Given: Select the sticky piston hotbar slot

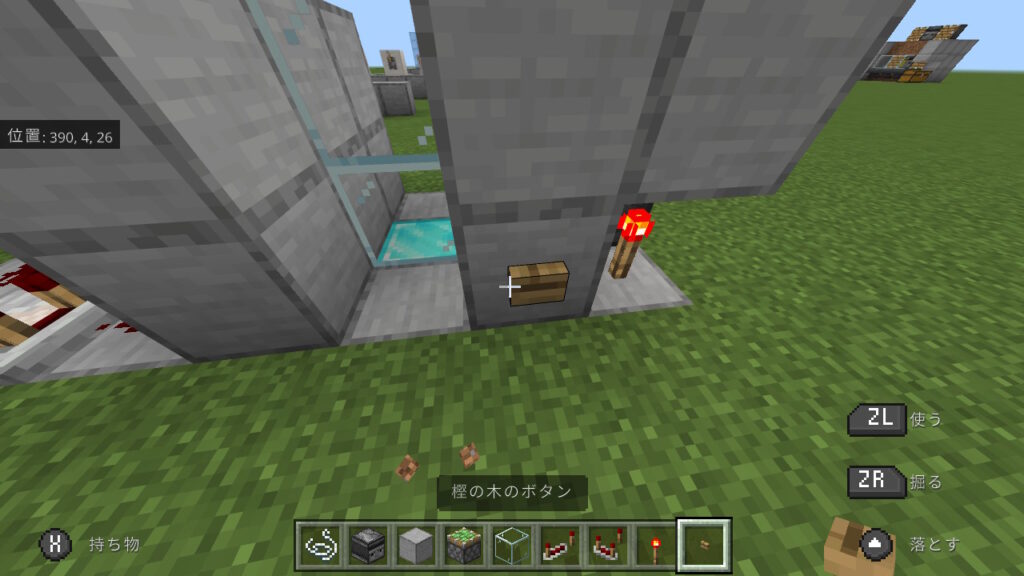Looking at the screenshot, I should 463,546.
